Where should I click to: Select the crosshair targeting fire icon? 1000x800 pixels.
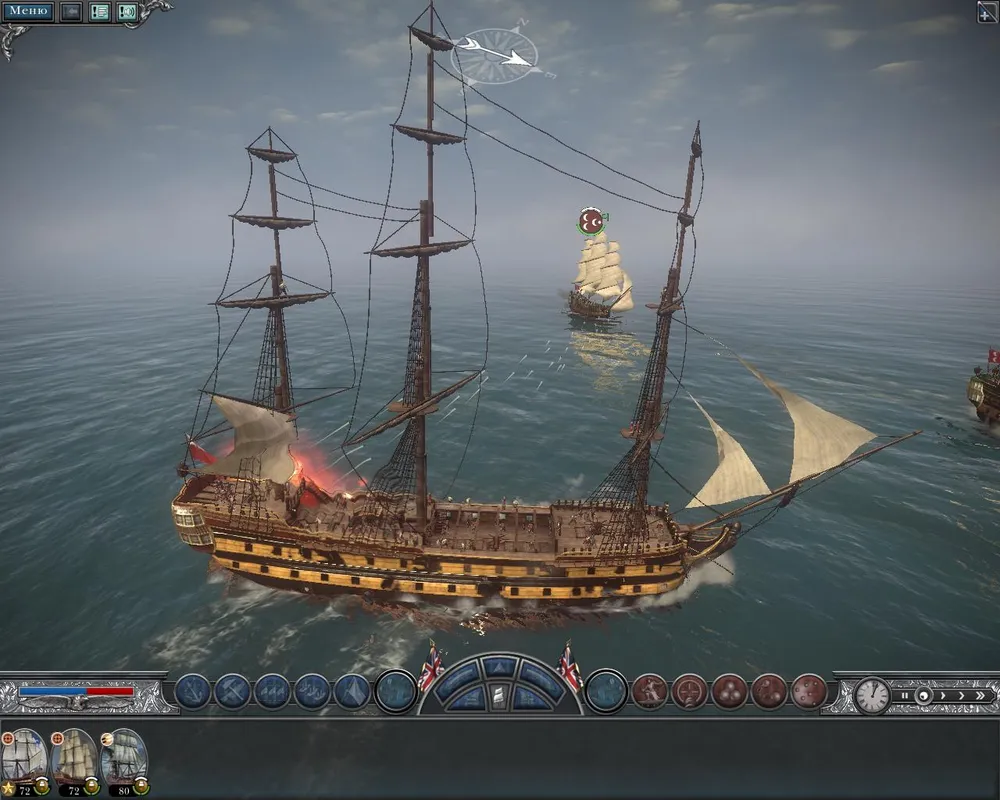(x=689, y=691)
